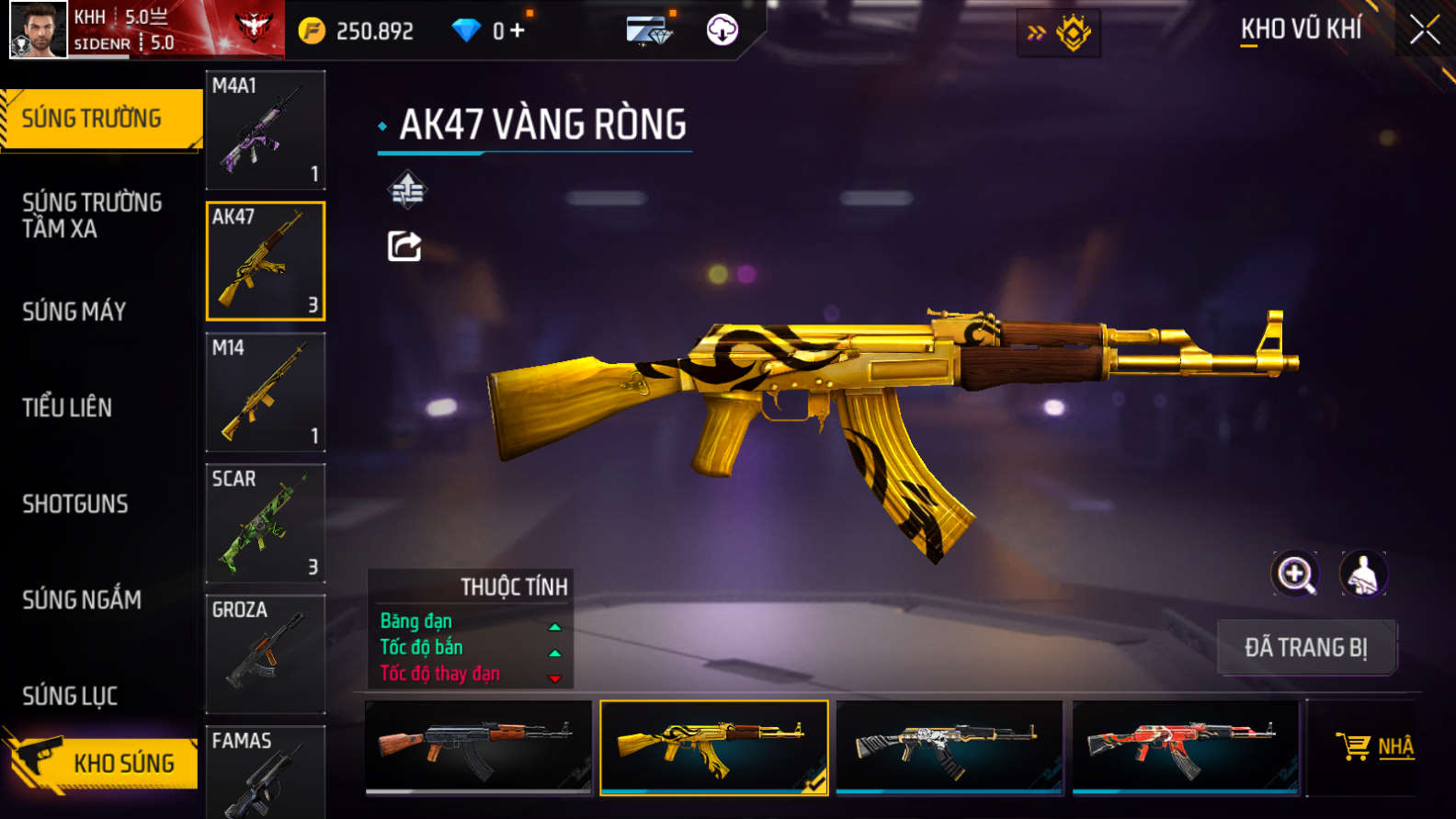
Task: Select the M14 weapon tile
Action: [266, 392]
